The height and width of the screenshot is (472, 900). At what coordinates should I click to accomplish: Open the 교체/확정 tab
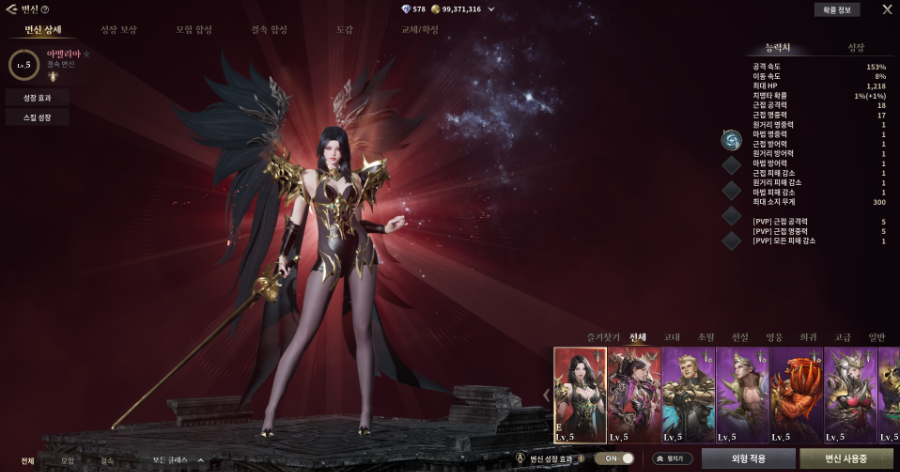coord(418,30)
